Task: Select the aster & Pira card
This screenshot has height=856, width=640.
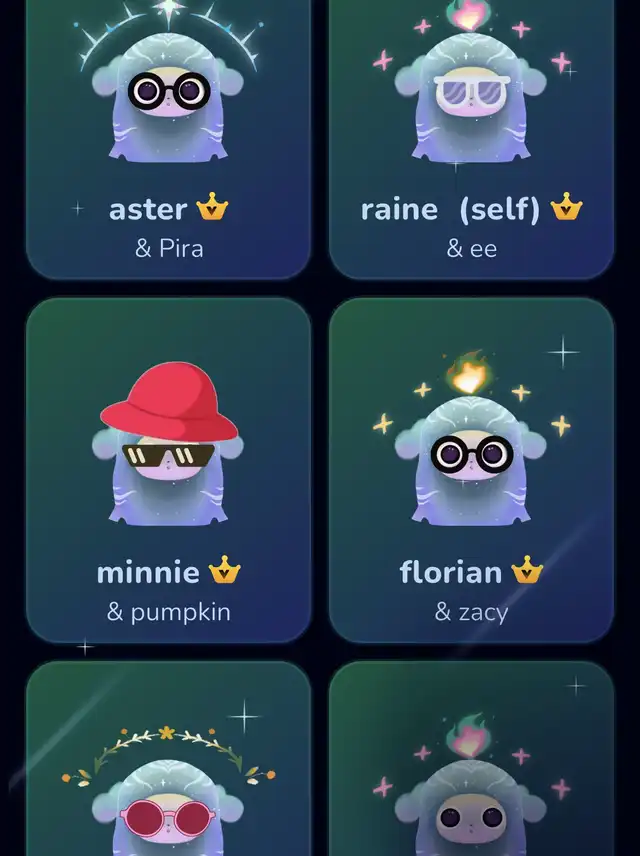Action: (x=168, y=140)
